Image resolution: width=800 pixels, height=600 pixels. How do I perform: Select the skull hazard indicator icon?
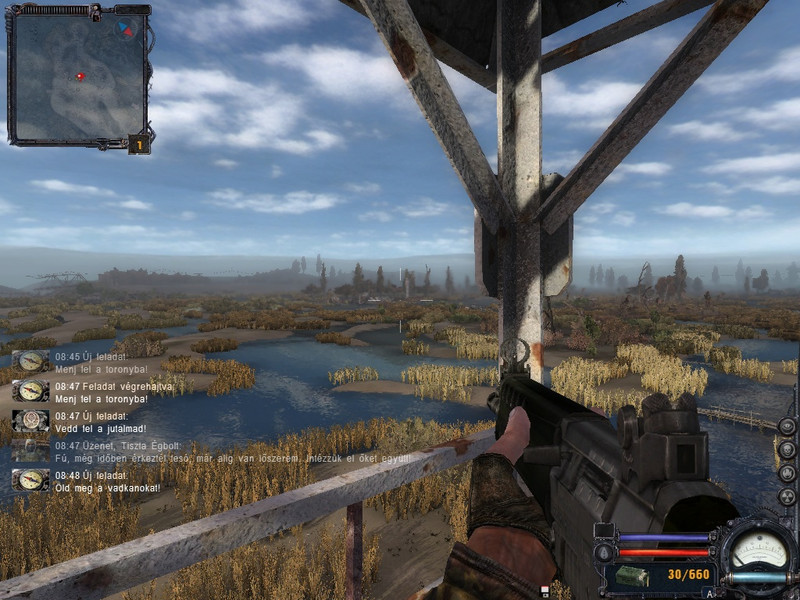point(787,450)
